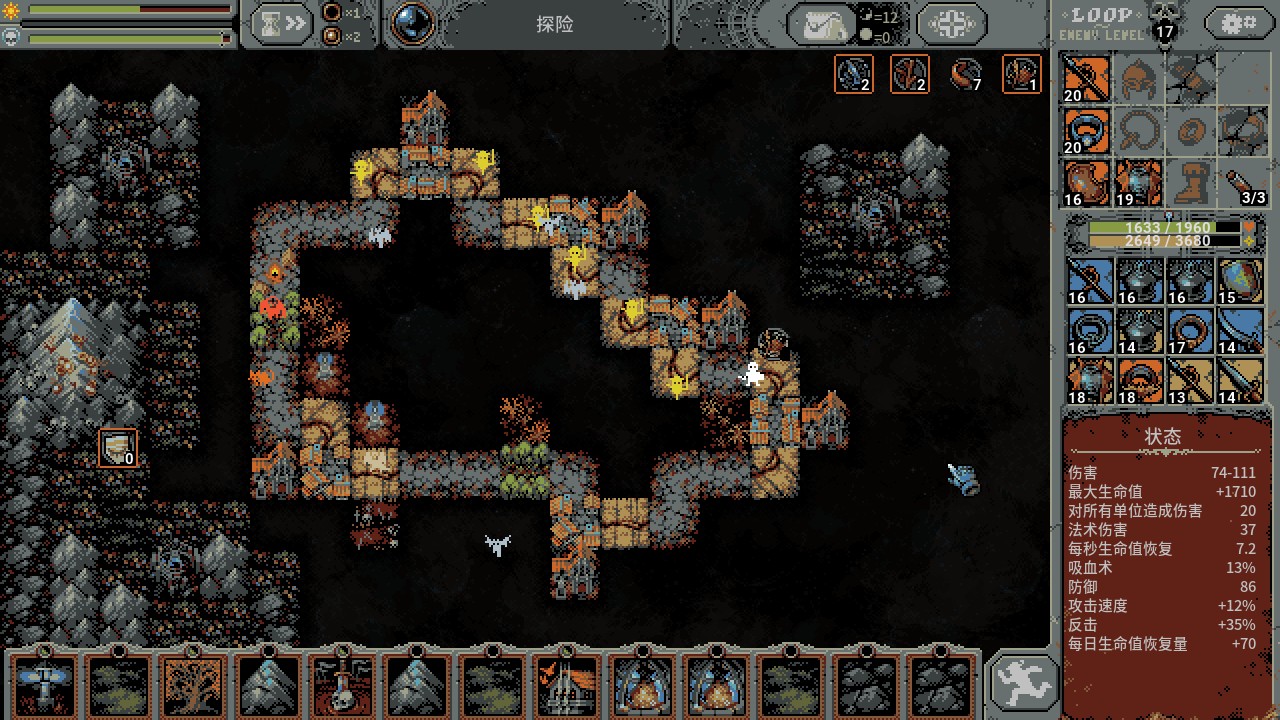This screenshot has width=1280, height=720.
Task: Click the retreat running-man button
Action: pos(1023,683)
